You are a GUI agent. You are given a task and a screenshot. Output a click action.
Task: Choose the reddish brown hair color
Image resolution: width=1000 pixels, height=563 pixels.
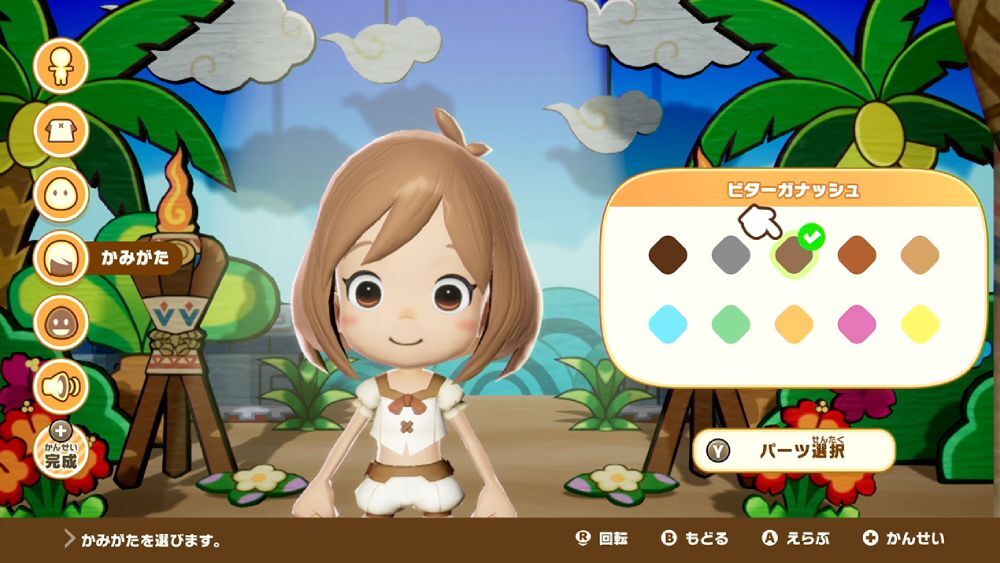tap(857, 255)
